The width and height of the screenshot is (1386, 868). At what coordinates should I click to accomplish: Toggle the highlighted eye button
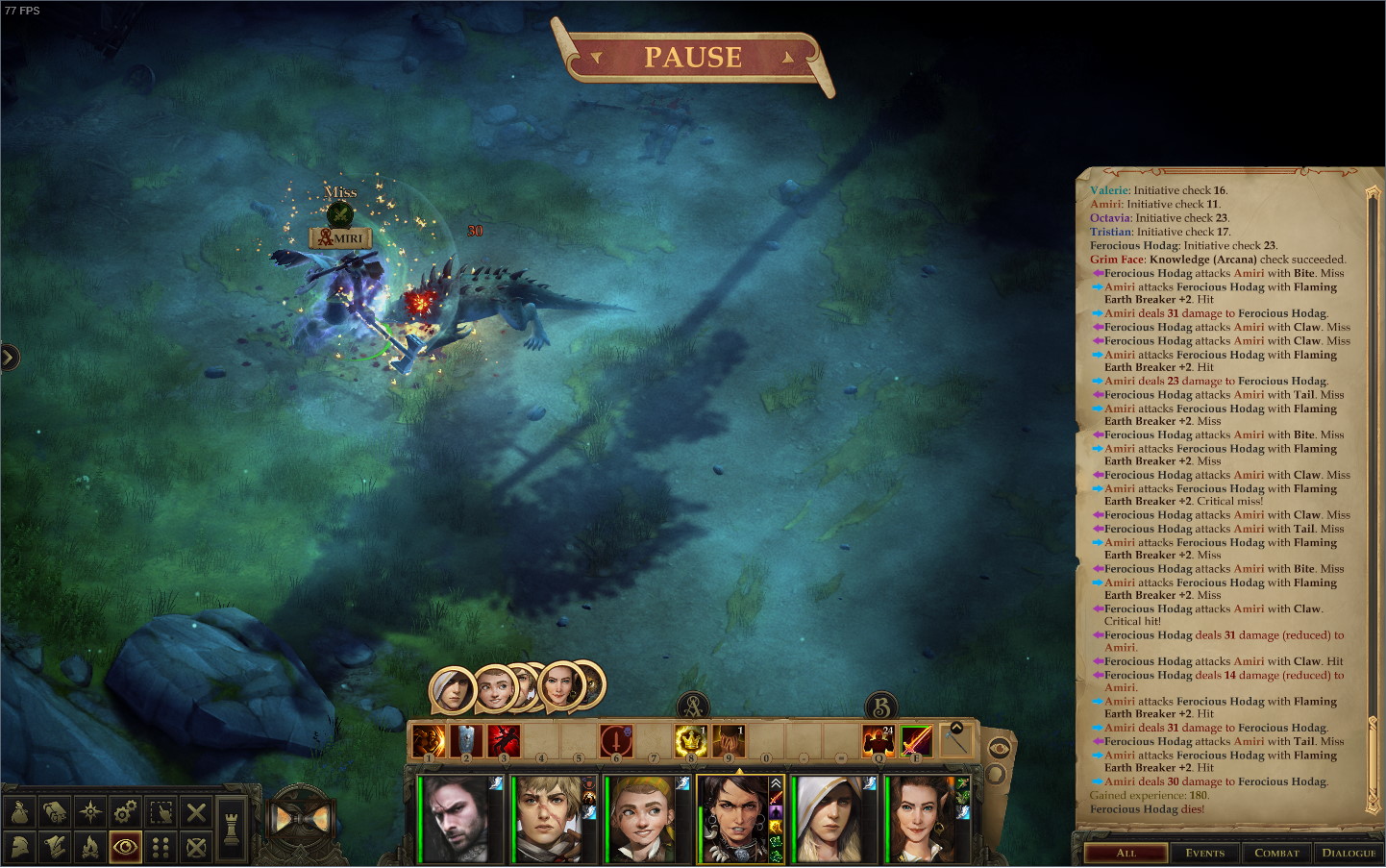pos(125,847)
